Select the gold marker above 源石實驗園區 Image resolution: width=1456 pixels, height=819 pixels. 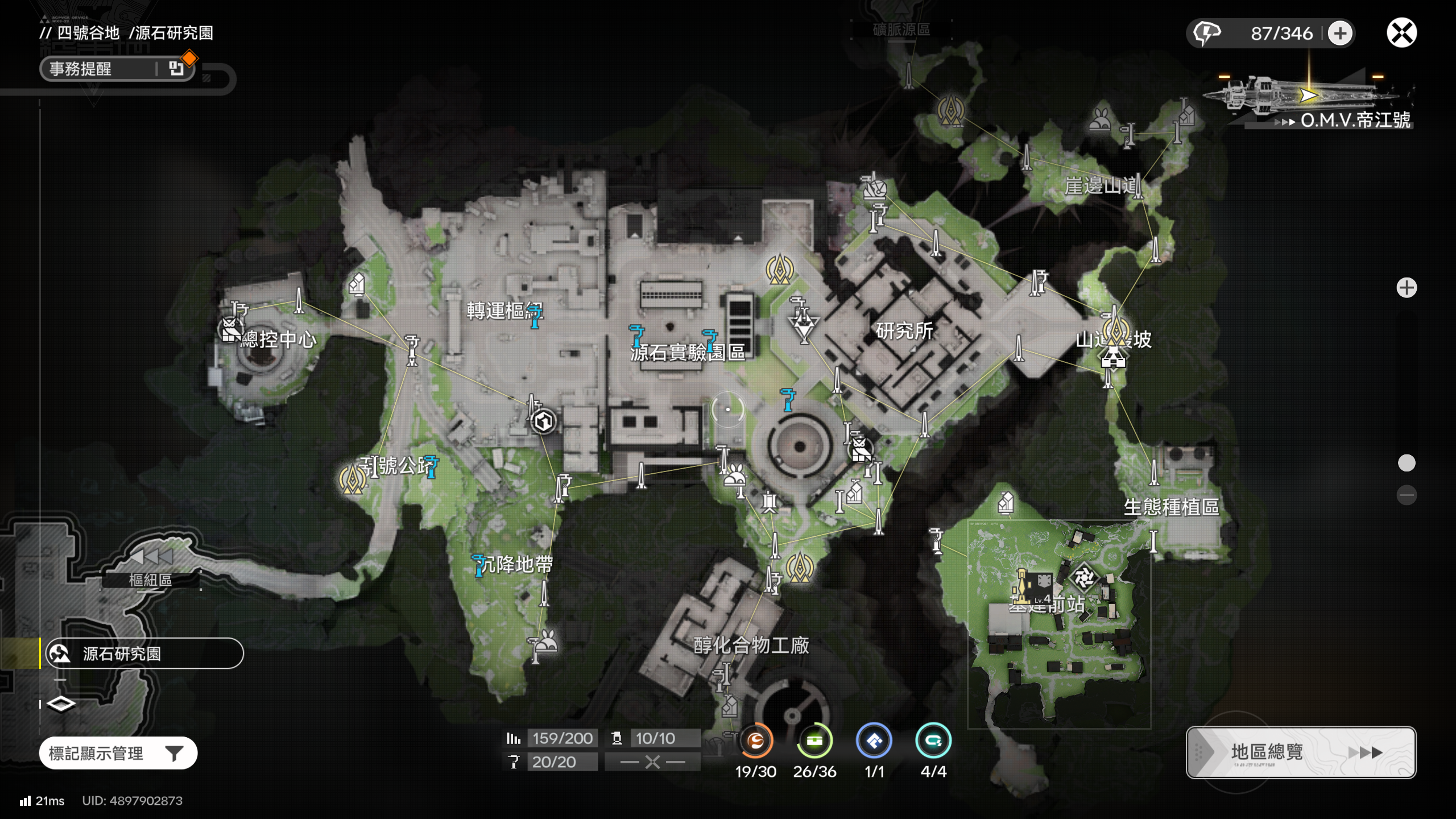[779, 269]
